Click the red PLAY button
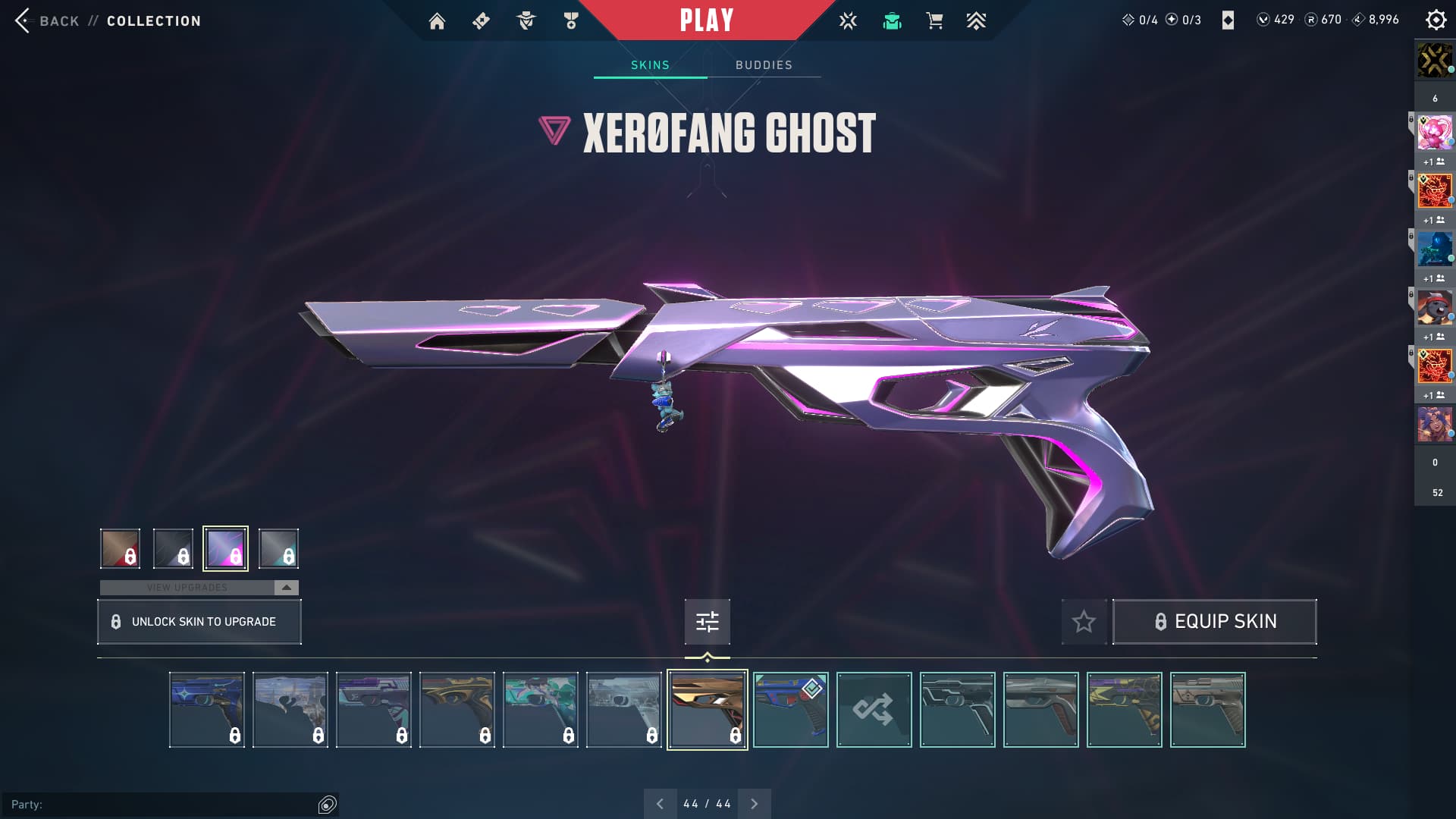Viewport: 1456px width, 819px height. pos(706,20)
